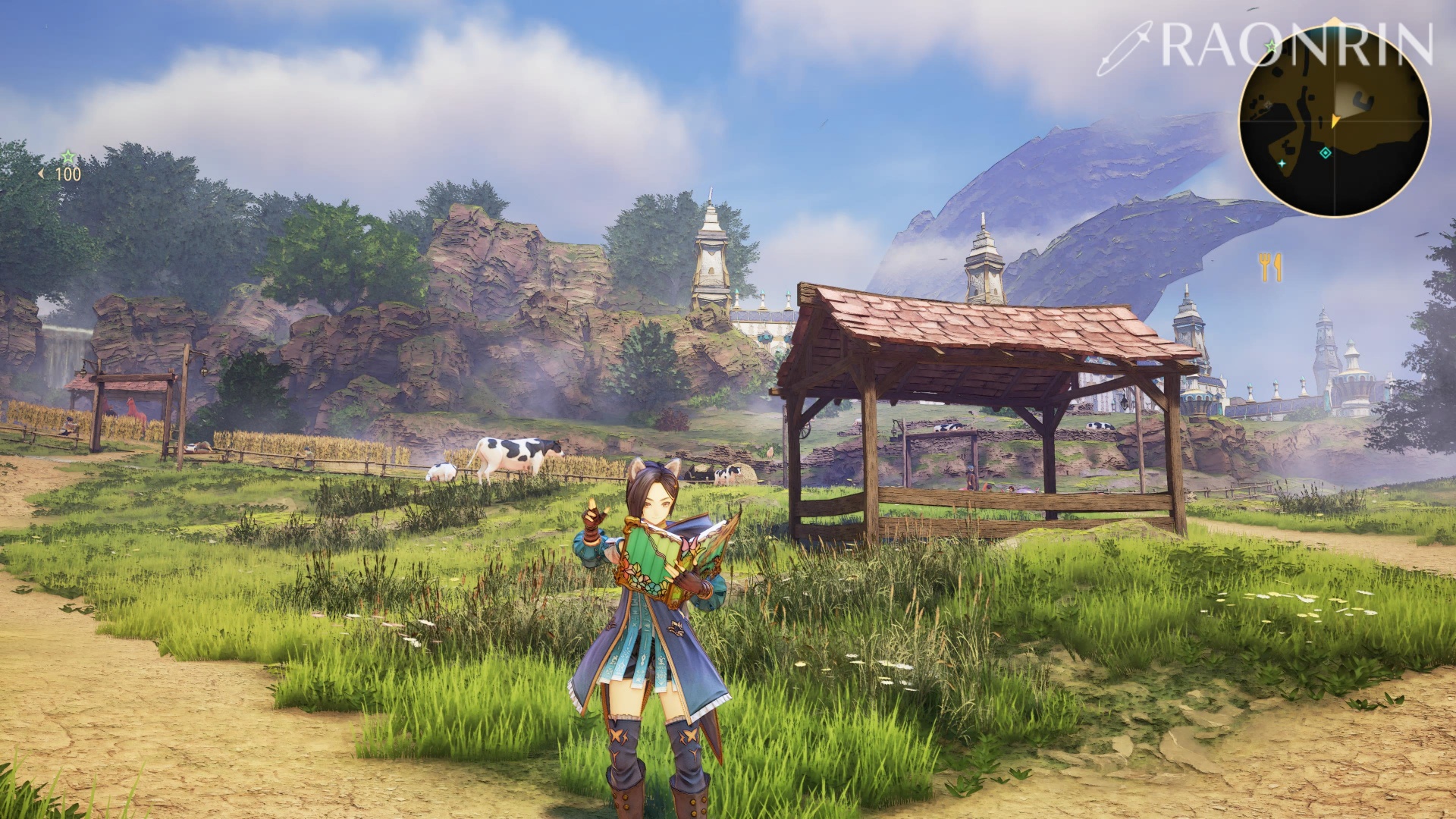Click the green star objective marker showing 100
Image resolution: width=1456 pixels, height=819 pixels.
pyautogui.click(x=67, y=158)
